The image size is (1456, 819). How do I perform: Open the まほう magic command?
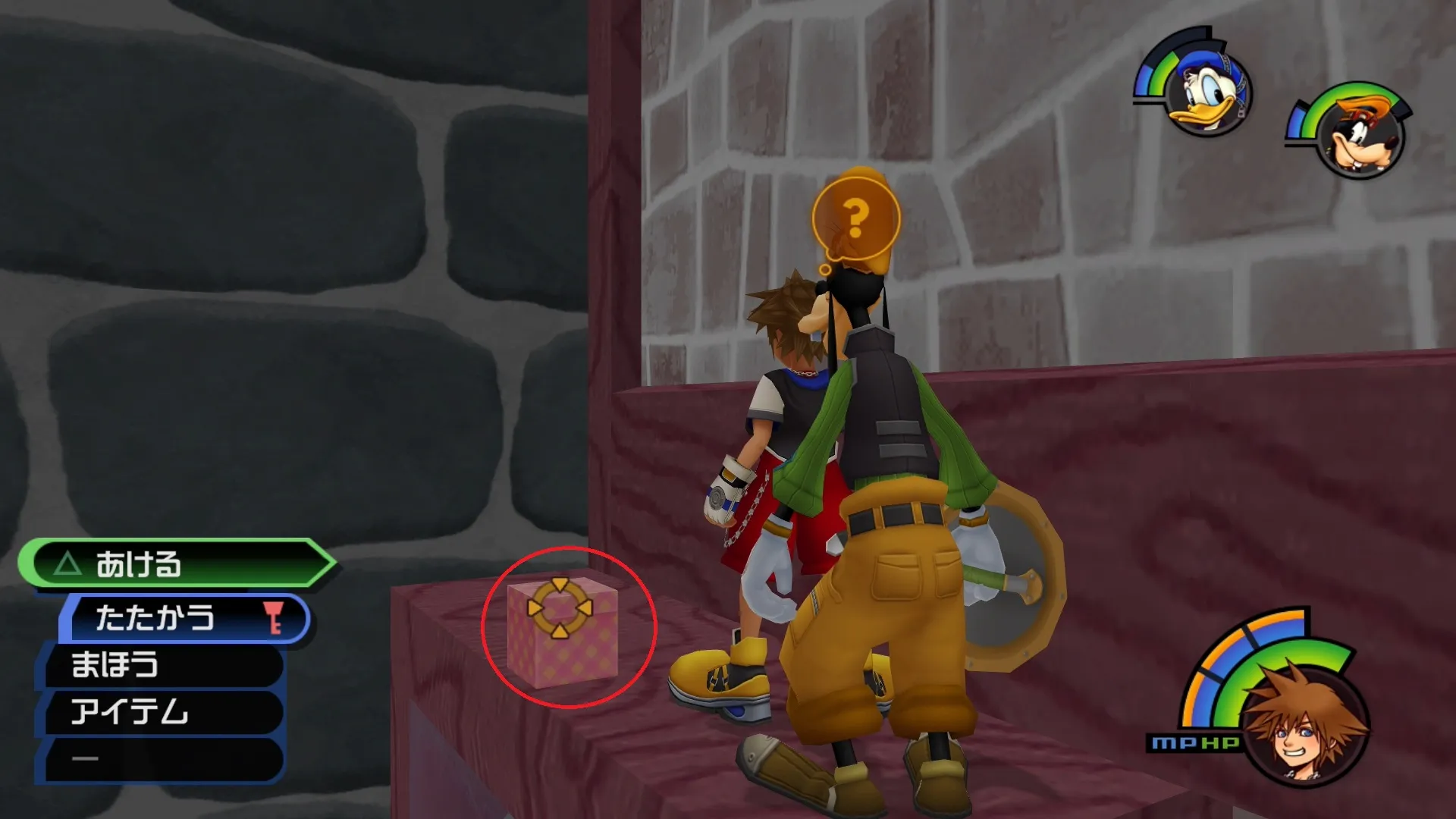coord(163,665)
